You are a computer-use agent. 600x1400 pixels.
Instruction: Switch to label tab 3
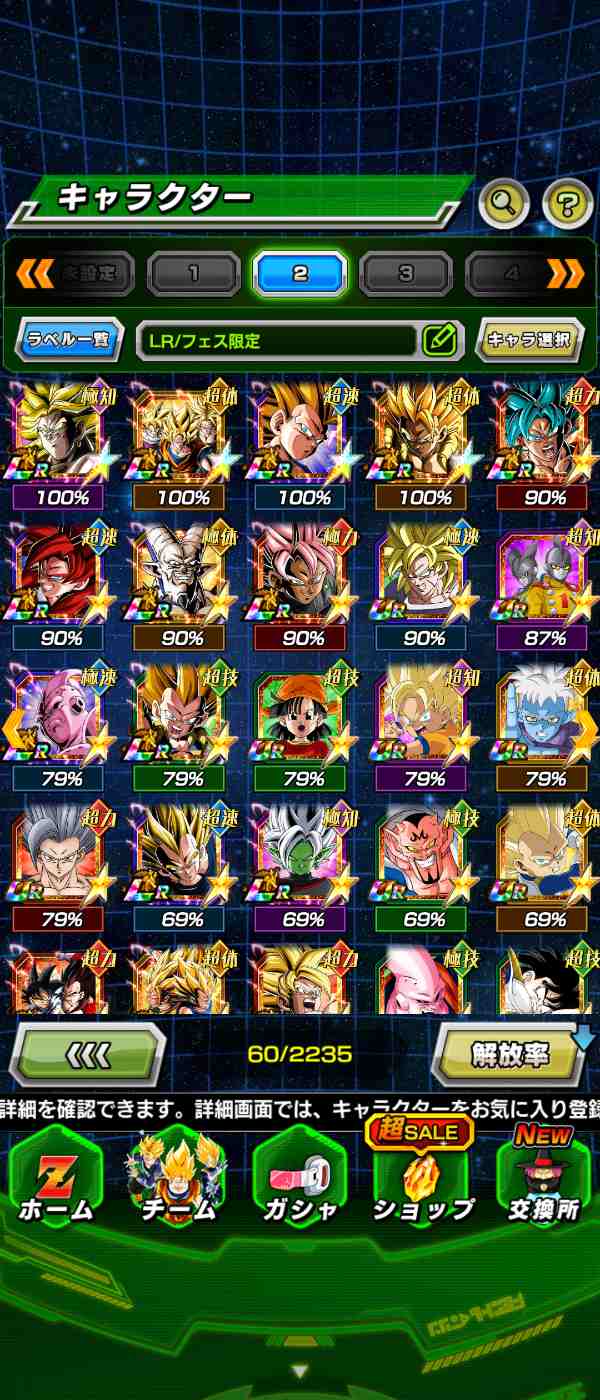pos(405,273)
